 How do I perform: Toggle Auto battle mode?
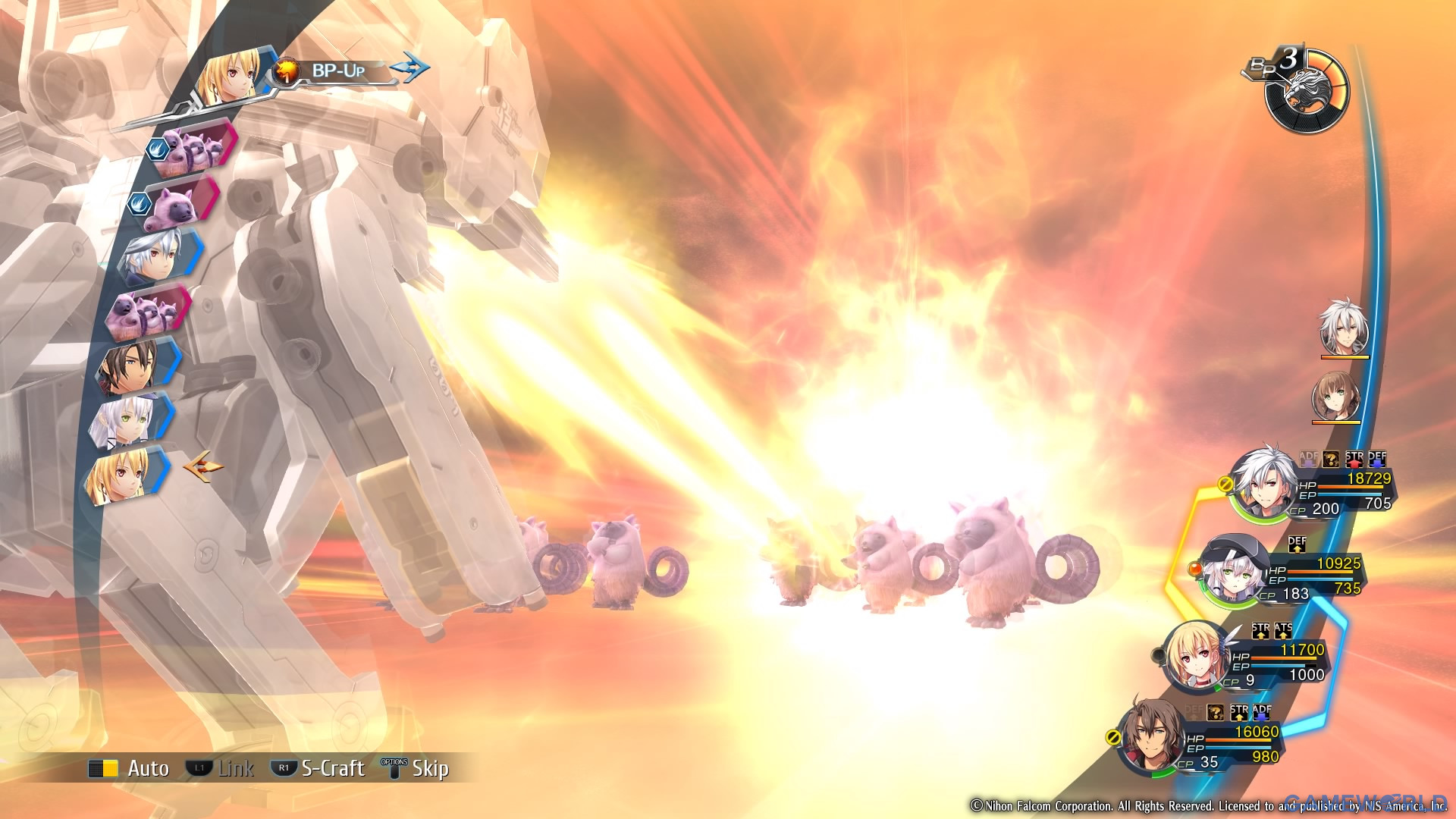tap(130, 768)
